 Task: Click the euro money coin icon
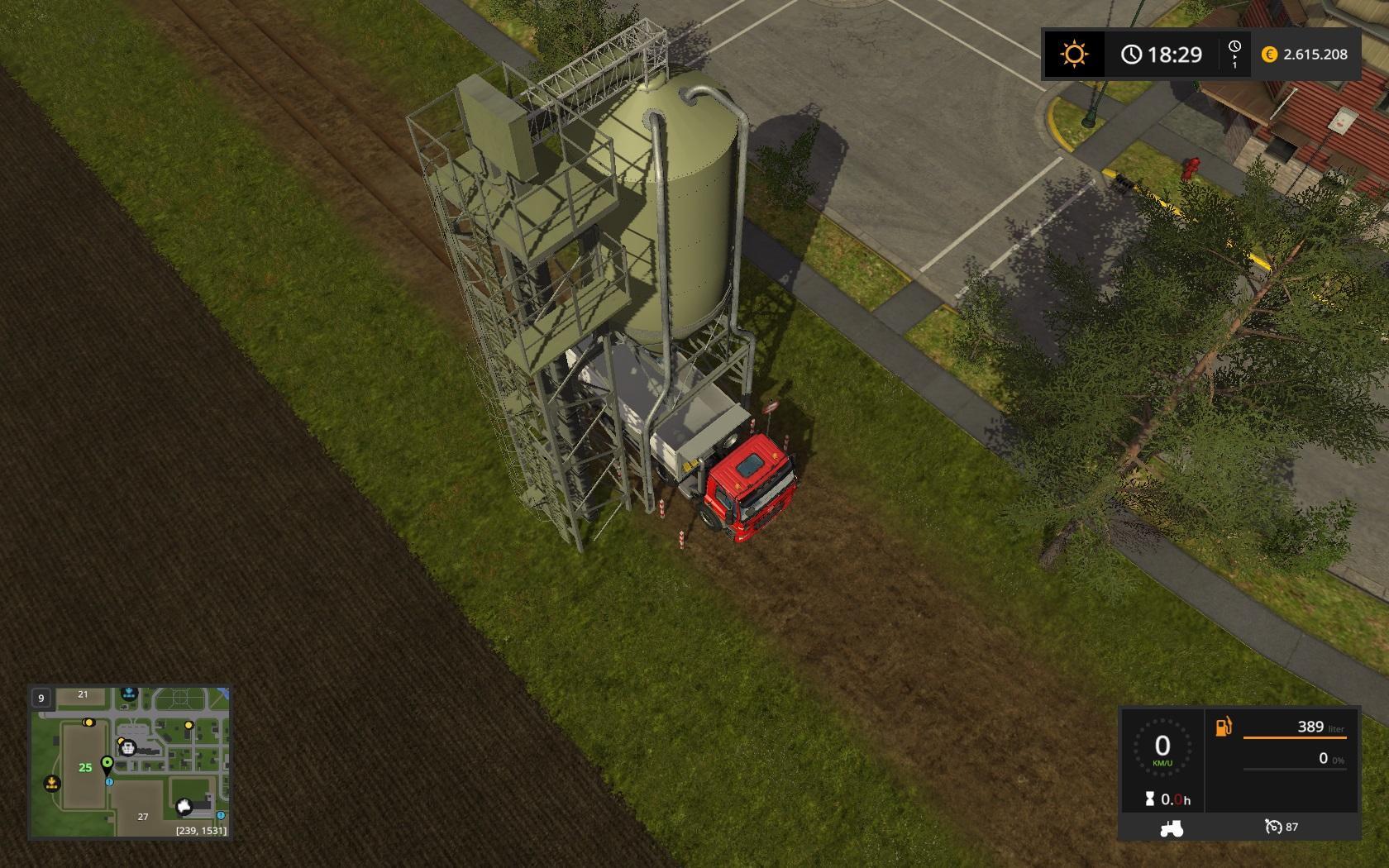[x=1269, y=55]
